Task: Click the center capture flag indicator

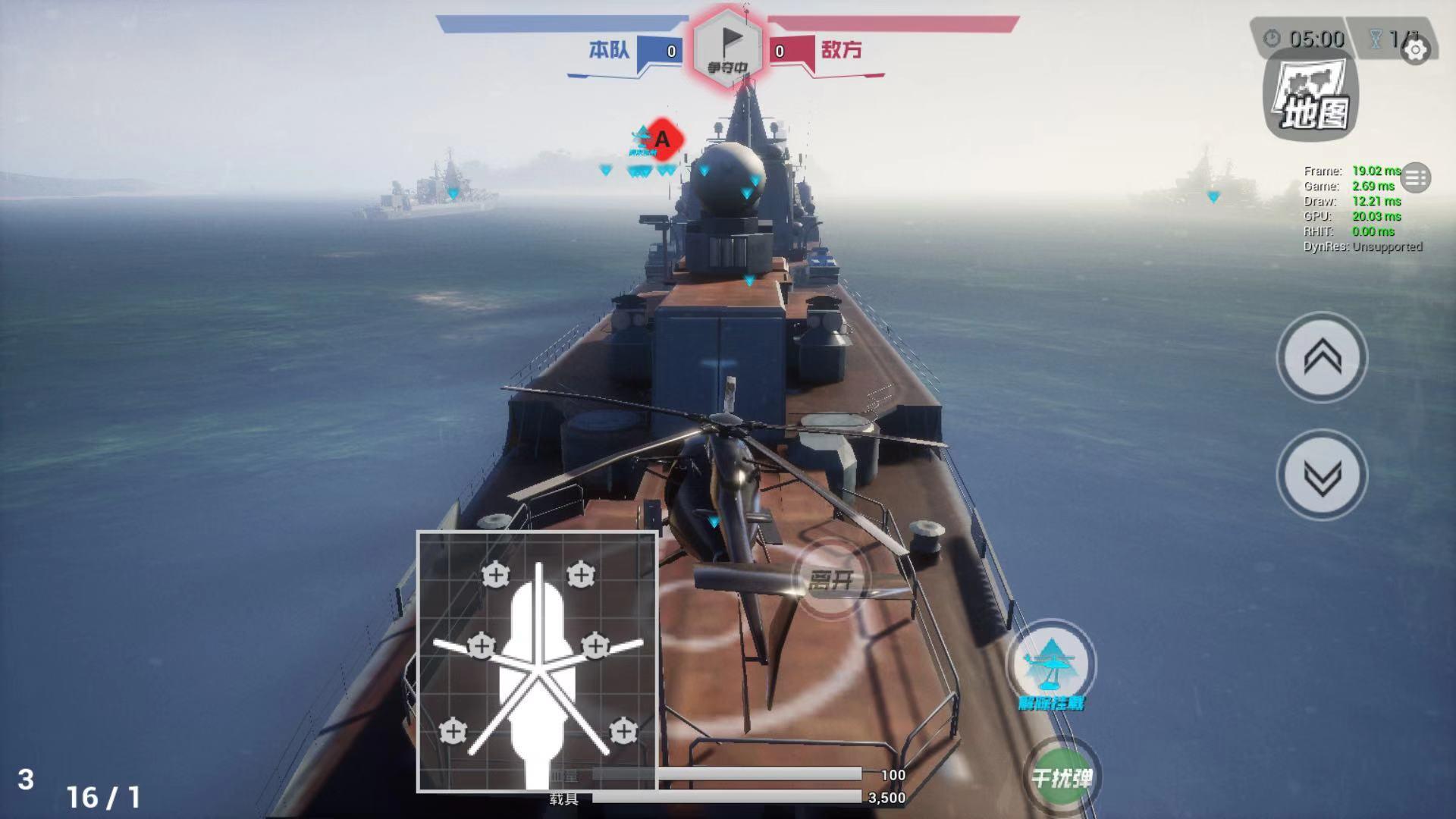Action: click(x=727, y=48)
